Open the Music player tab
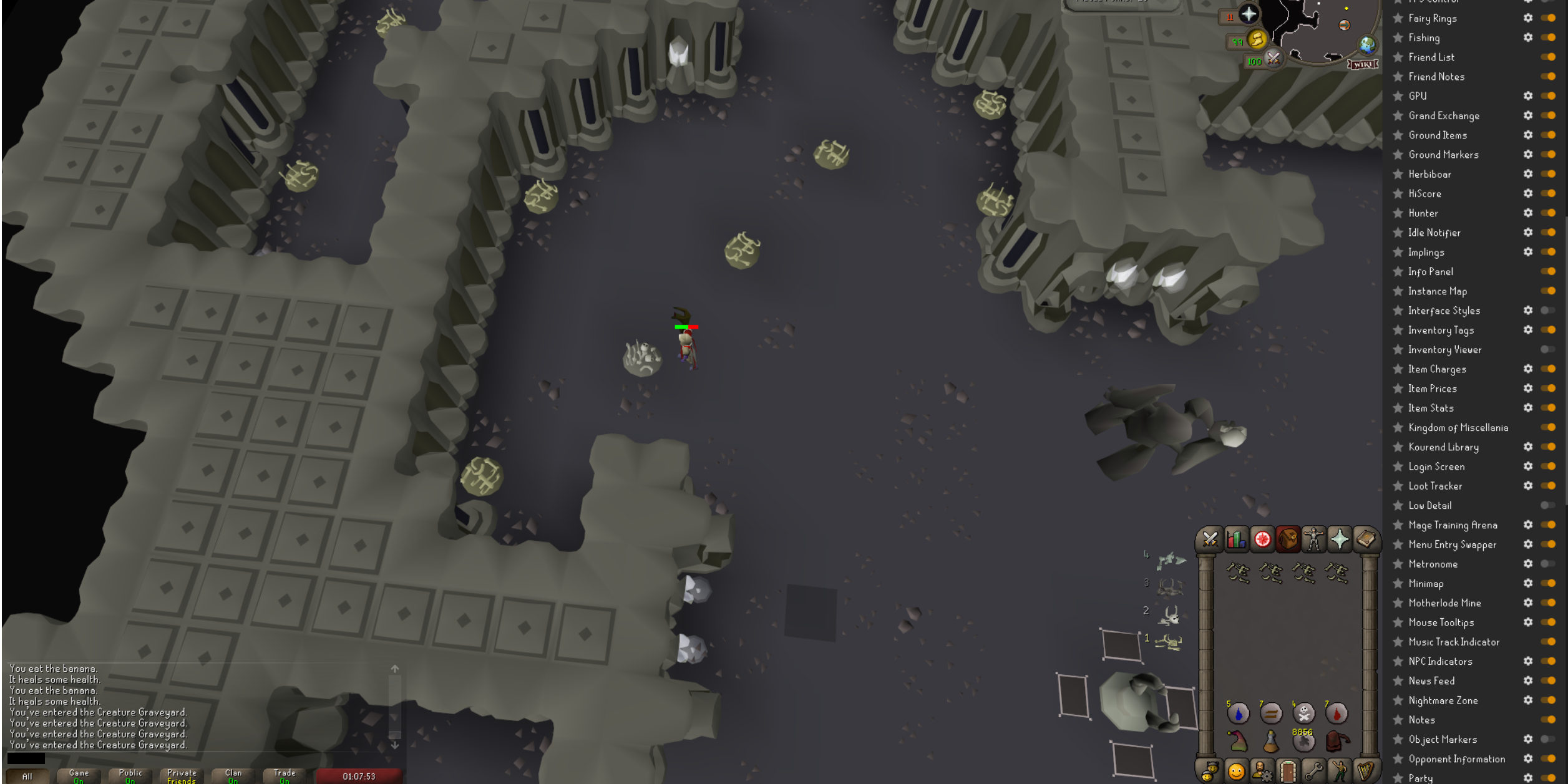1568x784 pixels. coord(1365,773)
